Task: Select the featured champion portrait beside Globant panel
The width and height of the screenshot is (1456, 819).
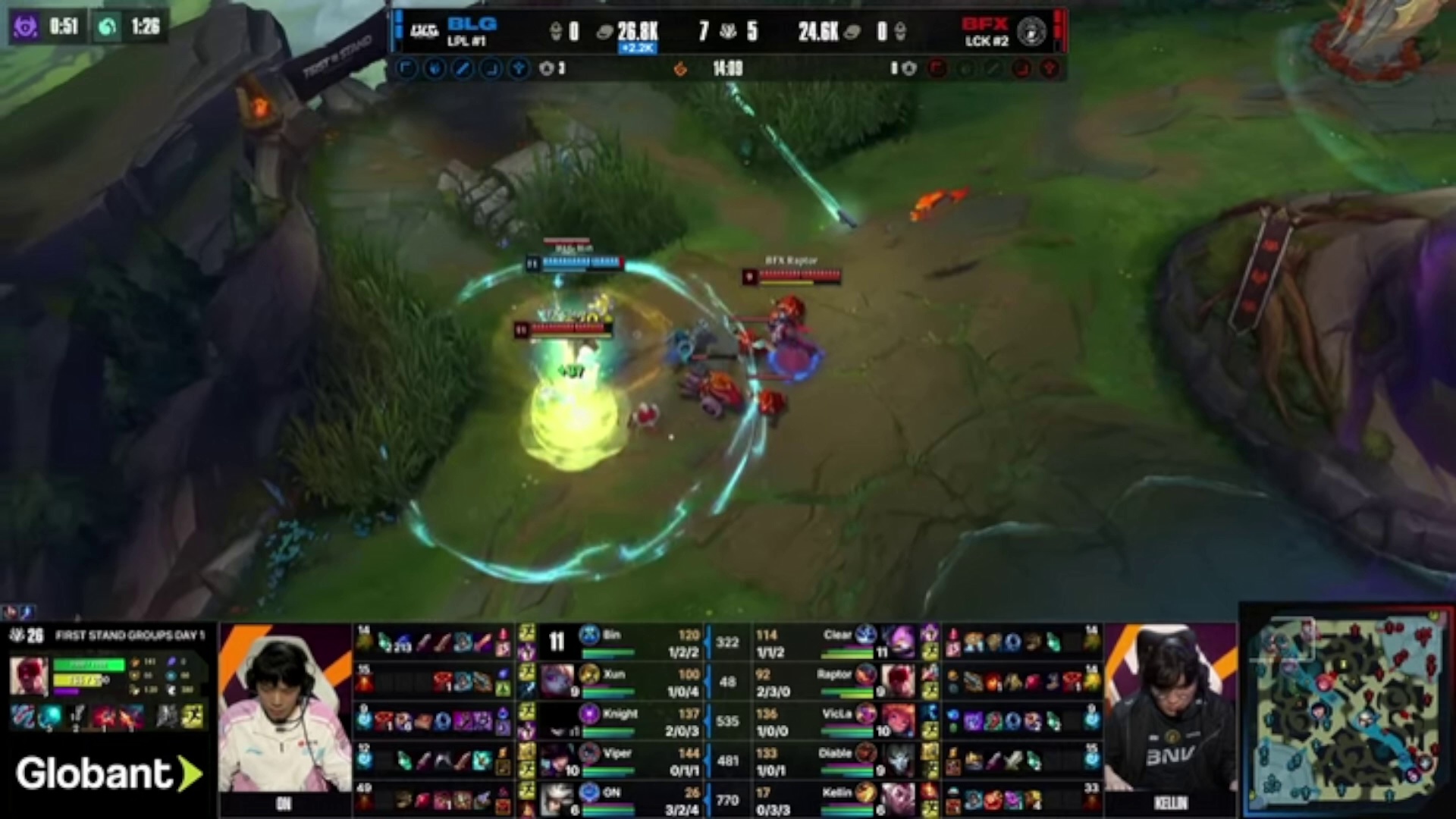Action: [x=30, y=676]
